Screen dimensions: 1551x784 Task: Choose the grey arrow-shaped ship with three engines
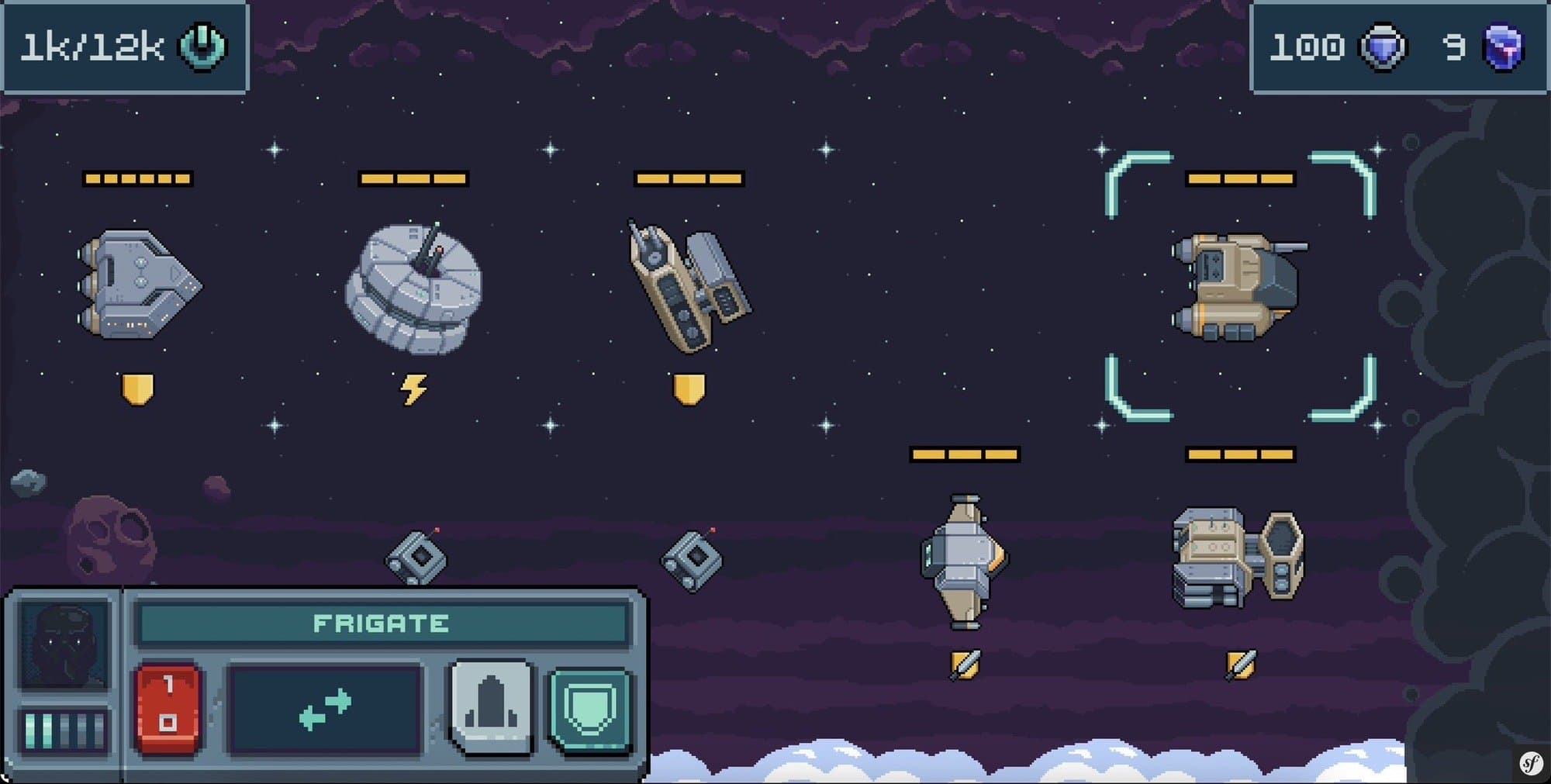click(138, 284)
